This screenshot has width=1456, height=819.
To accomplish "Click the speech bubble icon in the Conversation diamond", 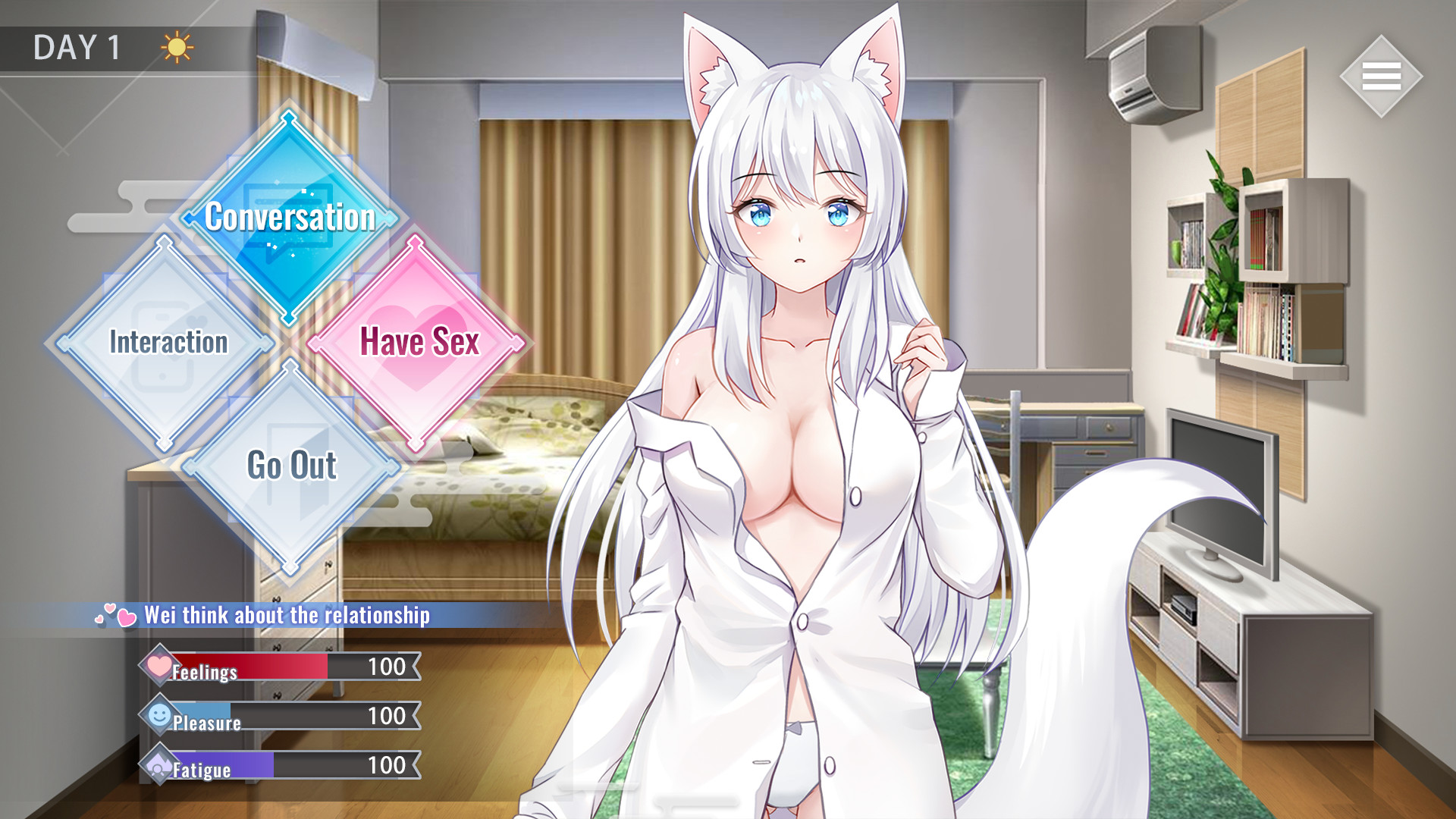I will 288,220.
